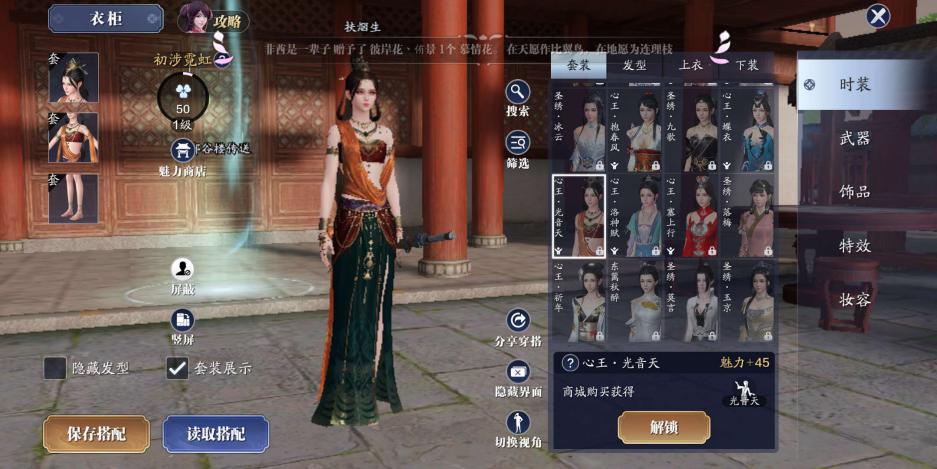The height and width of the screenshot is (469, 937).
Task: Close the wardrobe screen
Action: pyautogui.click(x=878, y=16)
